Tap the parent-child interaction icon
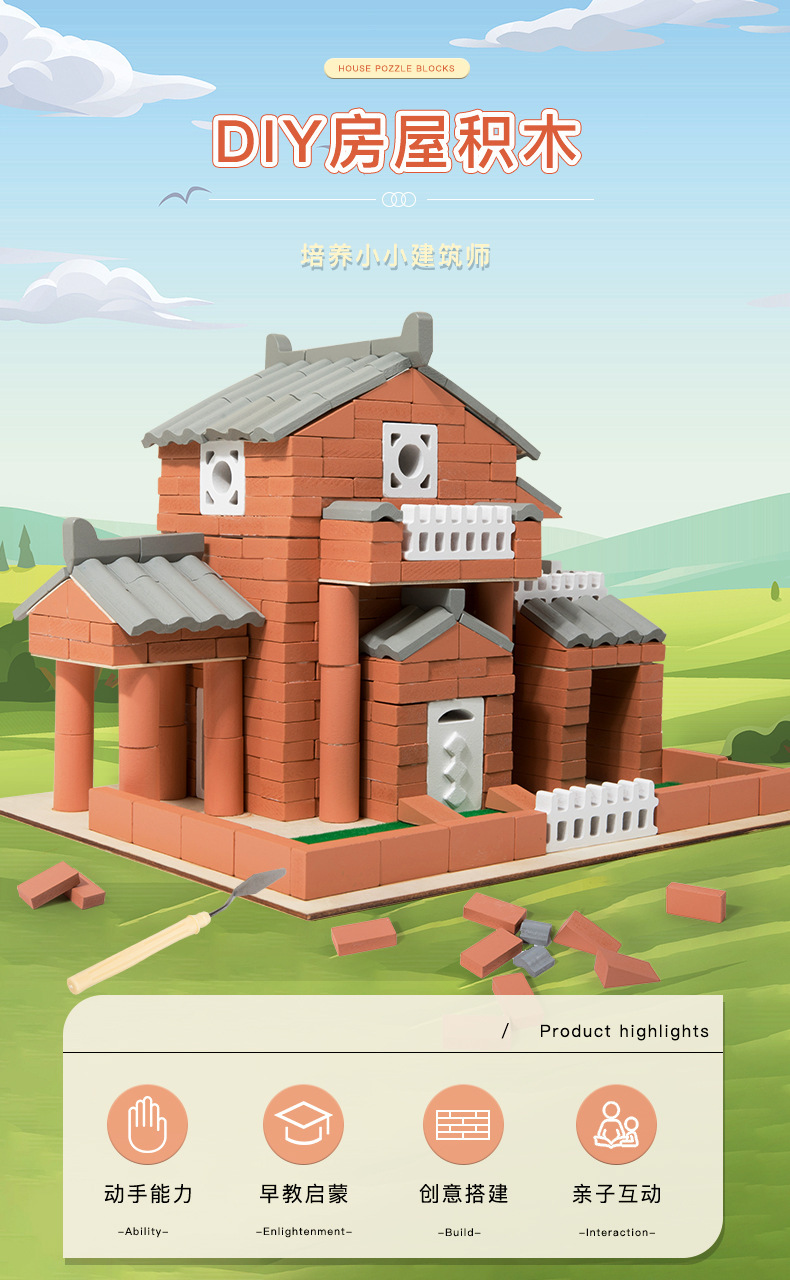 pos(616,1125)
